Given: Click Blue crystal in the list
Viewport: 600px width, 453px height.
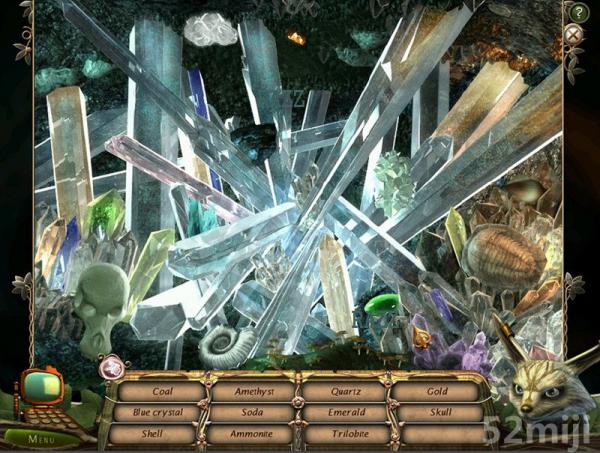Looking at the screenshot, I should (159, 412).
